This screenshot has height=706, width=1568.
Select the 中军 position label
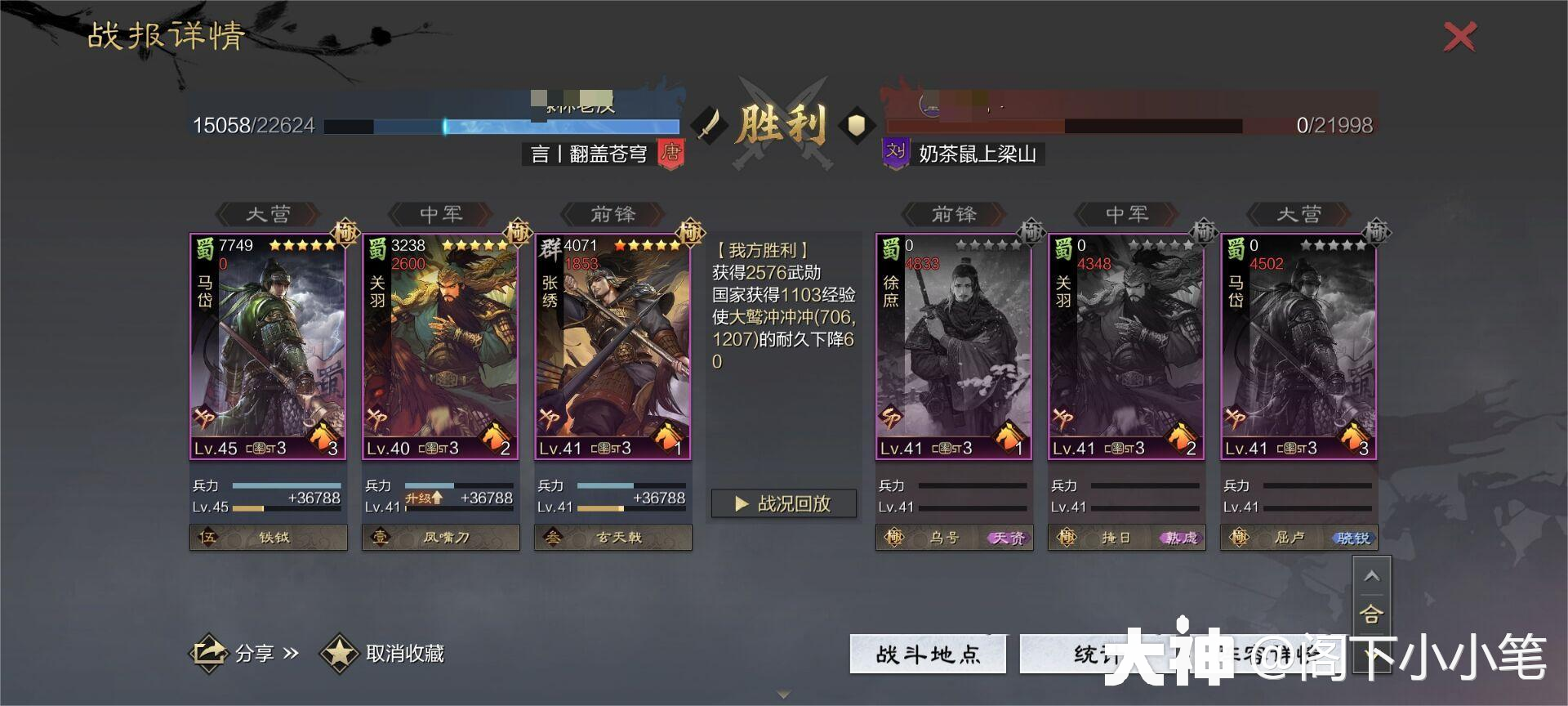click(x=441, y=214)
